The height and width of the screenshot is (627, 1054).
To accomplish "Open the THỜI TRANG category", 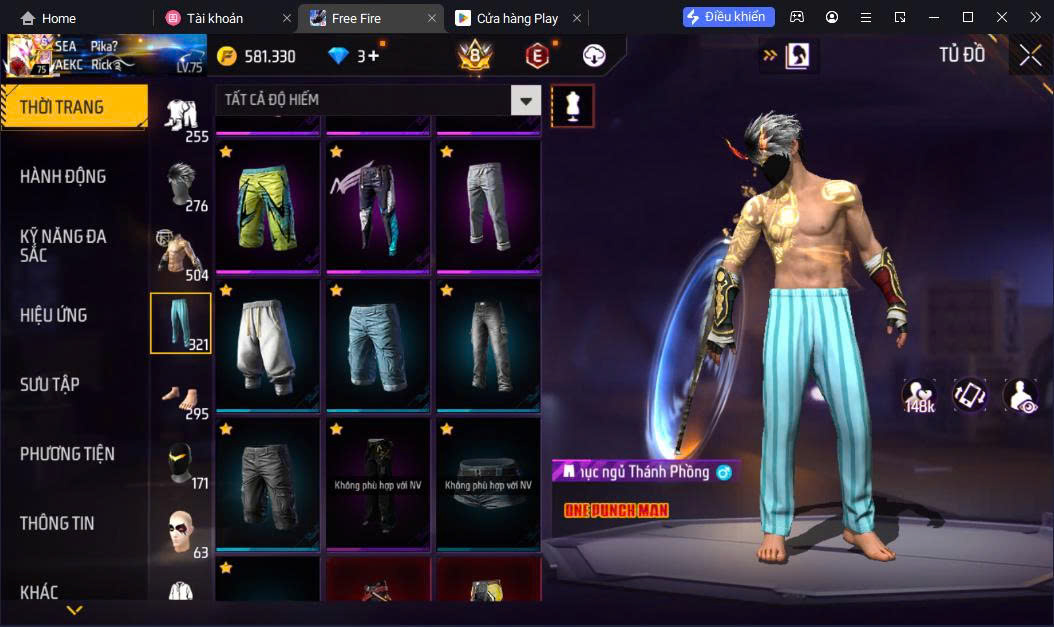I will (73, 107).
